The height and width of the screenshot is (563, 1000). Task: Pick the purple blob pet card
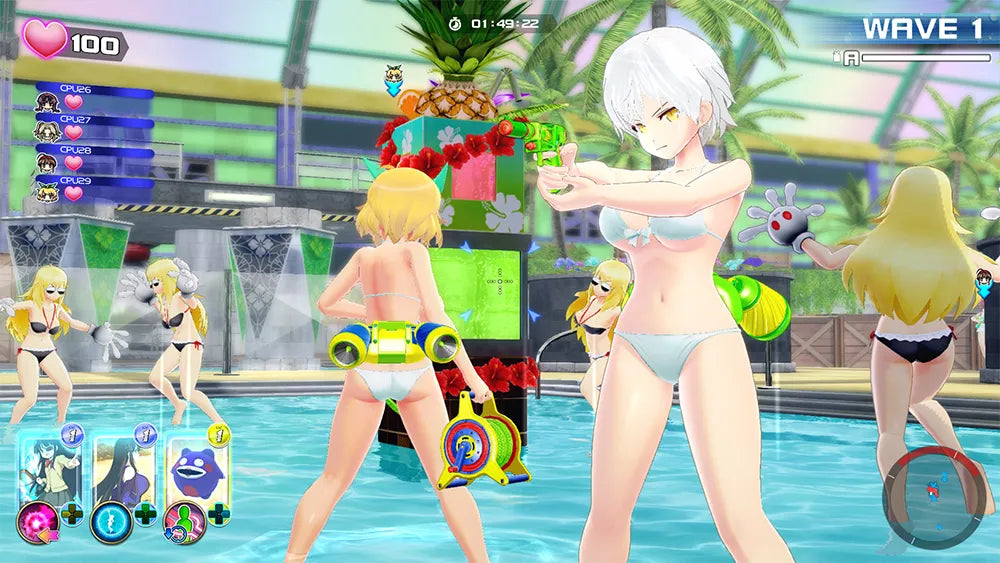click(x=197, y=466)
